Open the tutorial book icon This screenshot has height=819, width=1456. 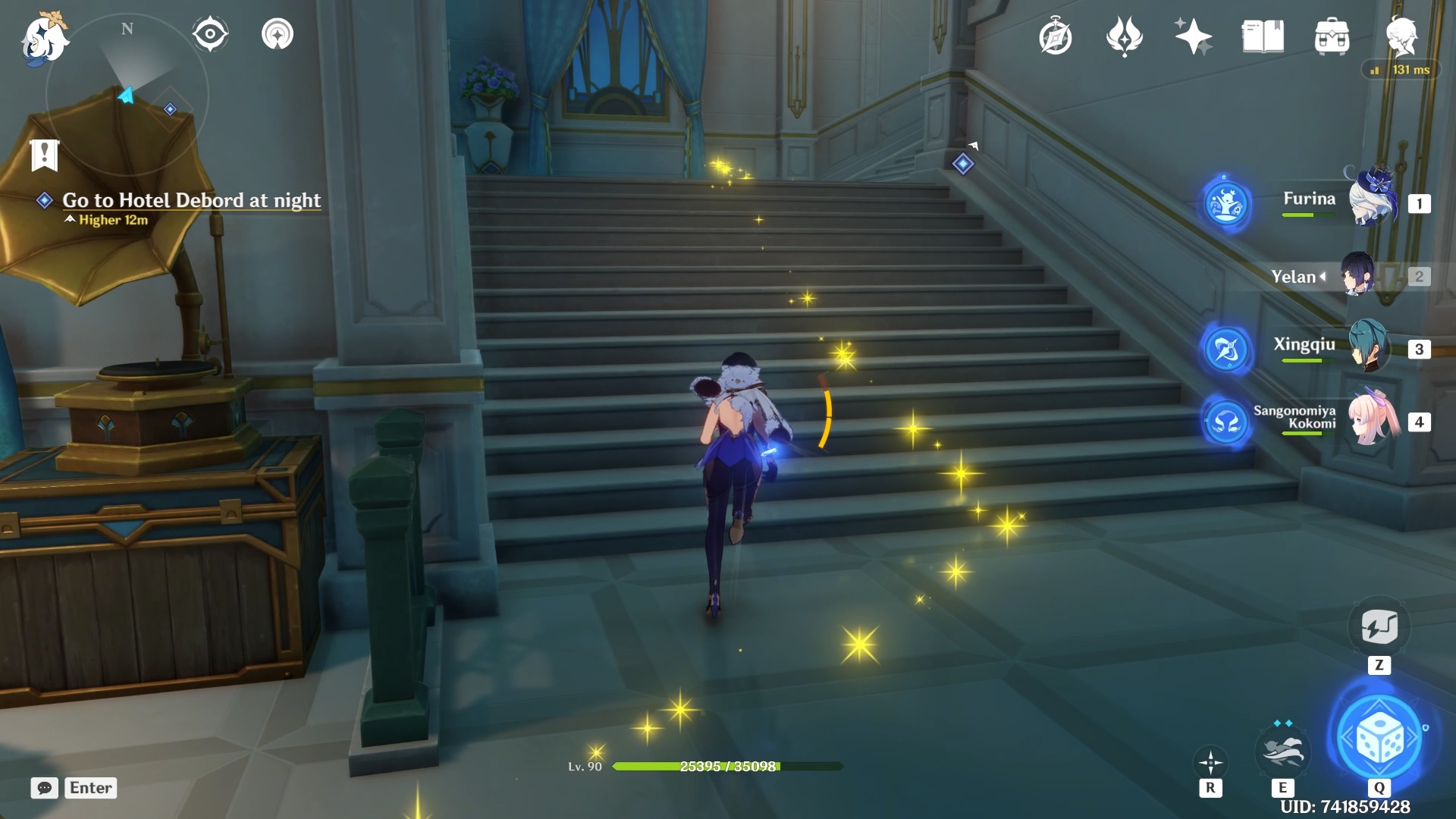[1263, 36]
